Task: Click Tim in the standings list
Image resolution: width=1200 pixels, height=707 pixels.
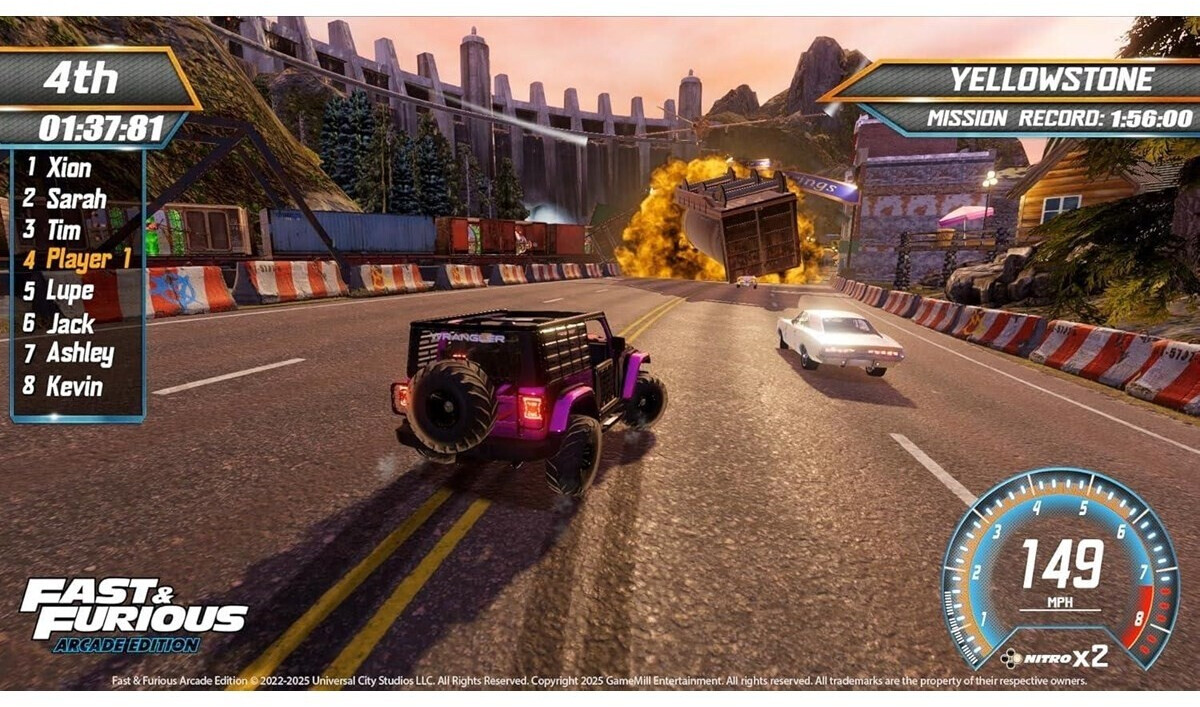Action: coord(64,230)
